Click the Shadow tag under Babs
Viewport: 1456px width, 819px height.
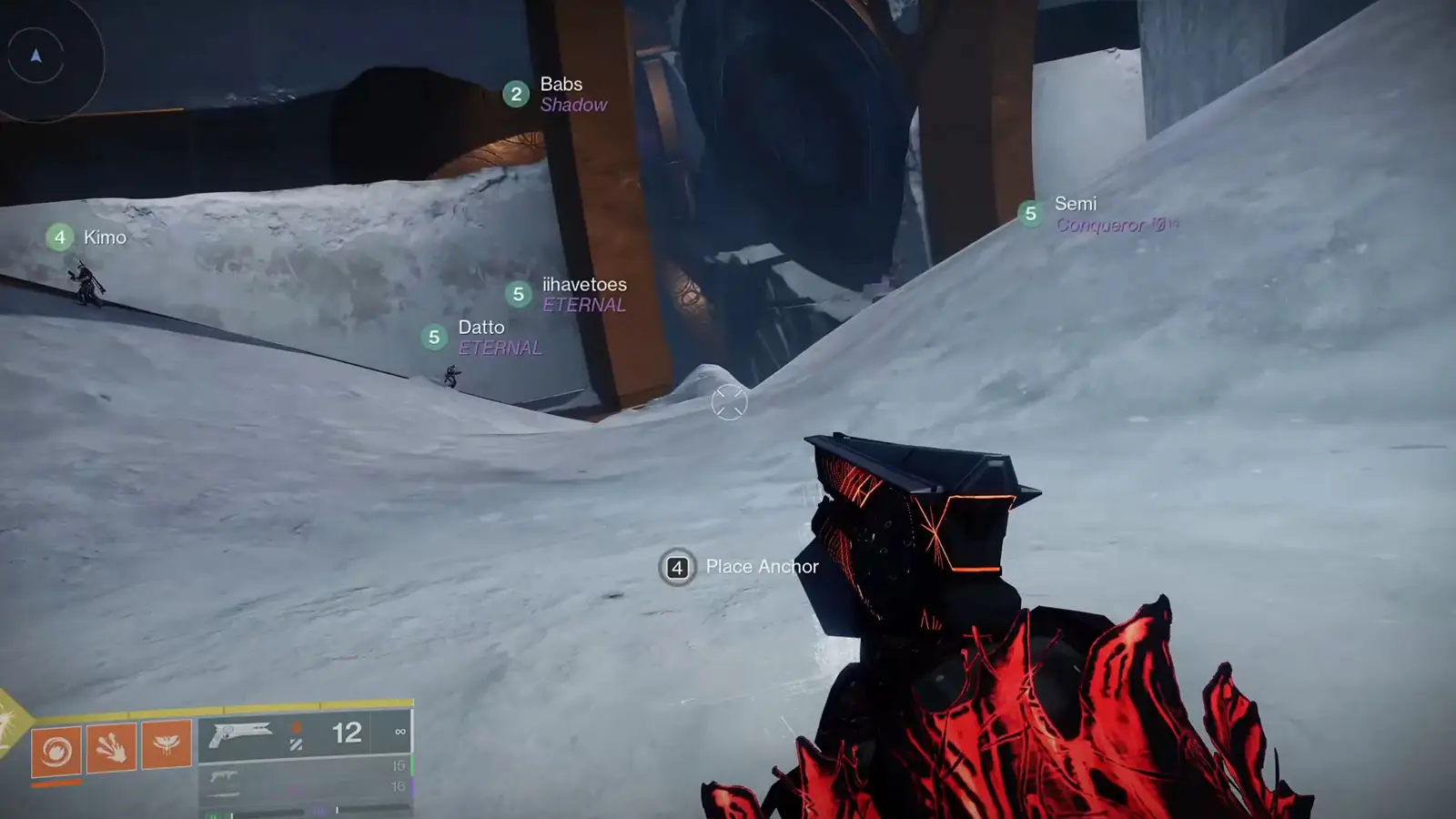574,105
